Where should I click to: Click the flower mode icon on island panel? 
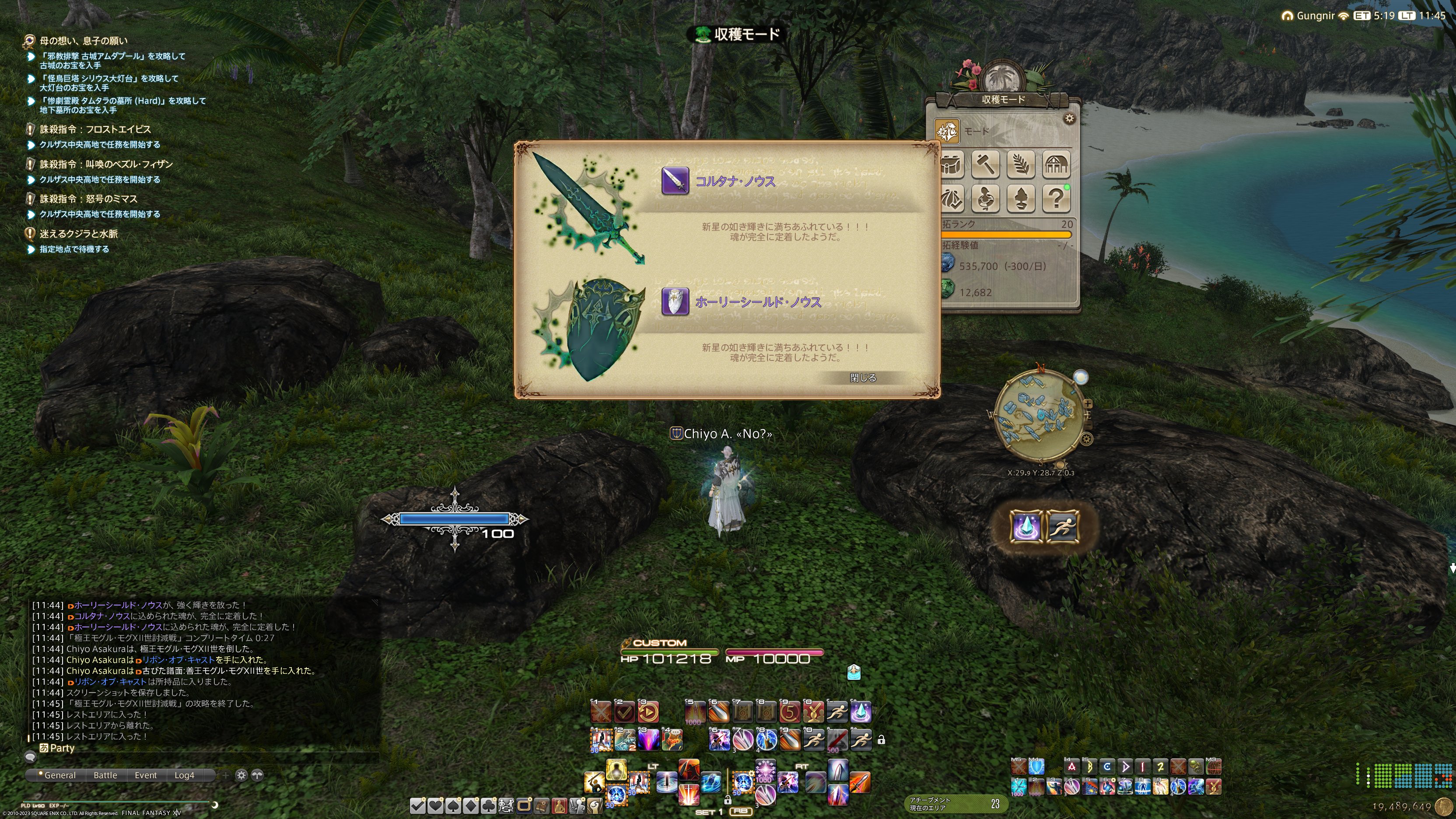pos(947,131)
